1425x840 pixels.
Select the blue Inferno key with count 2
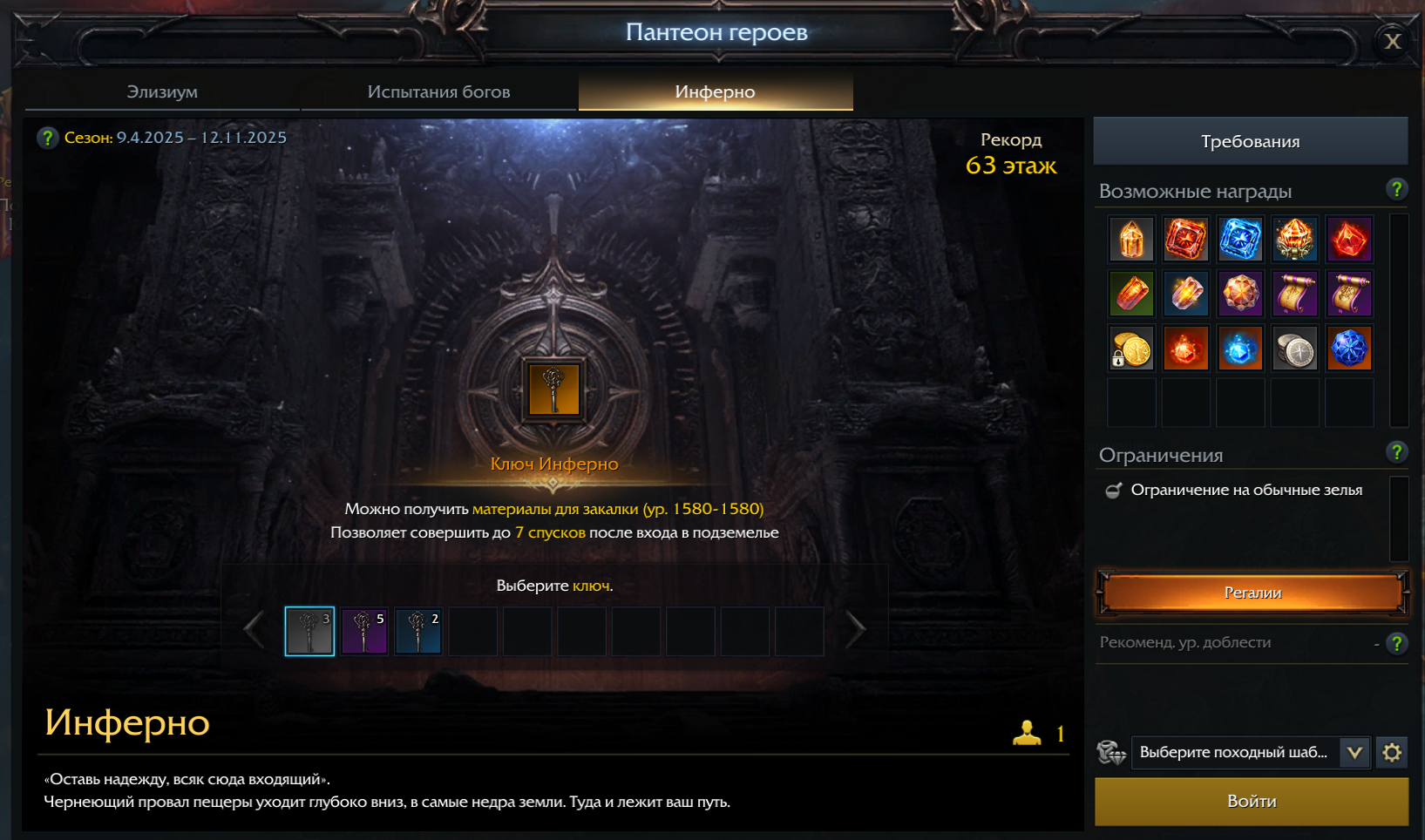coord(417,630)
